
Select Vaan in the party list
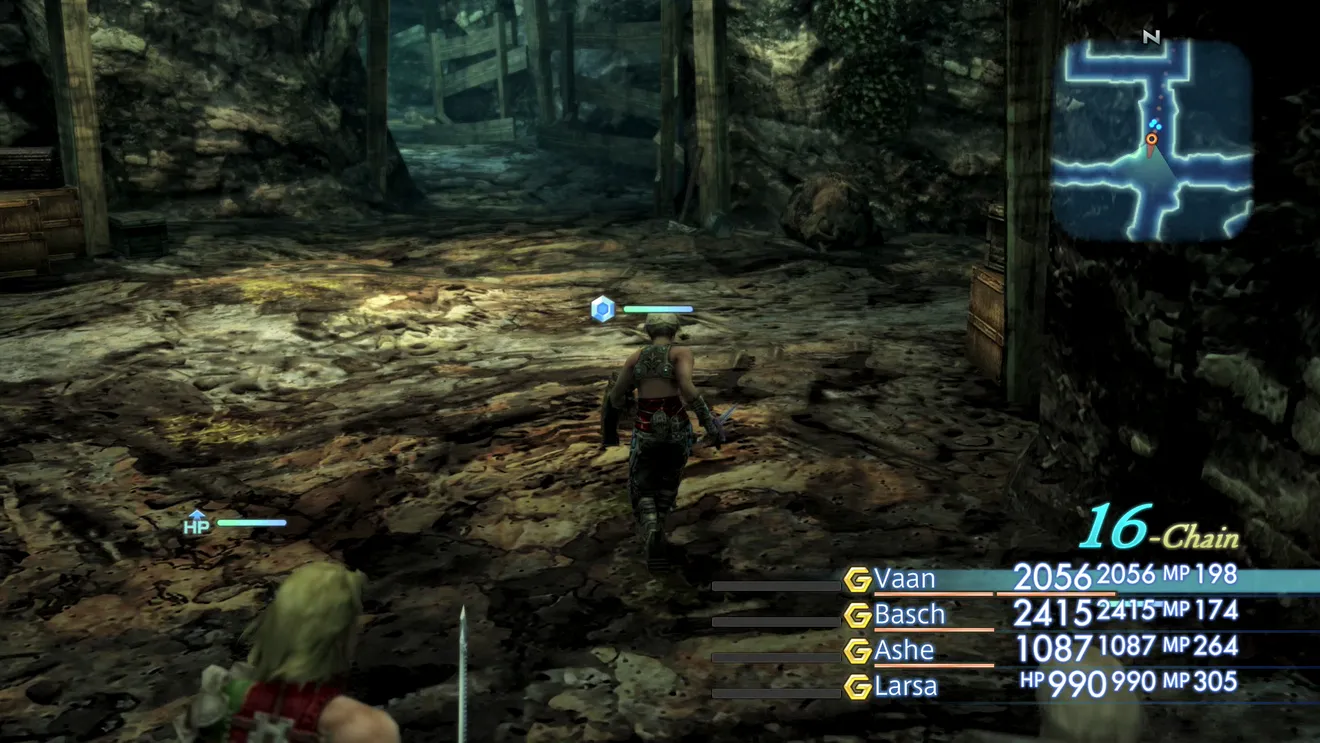[x=905, y=579]
